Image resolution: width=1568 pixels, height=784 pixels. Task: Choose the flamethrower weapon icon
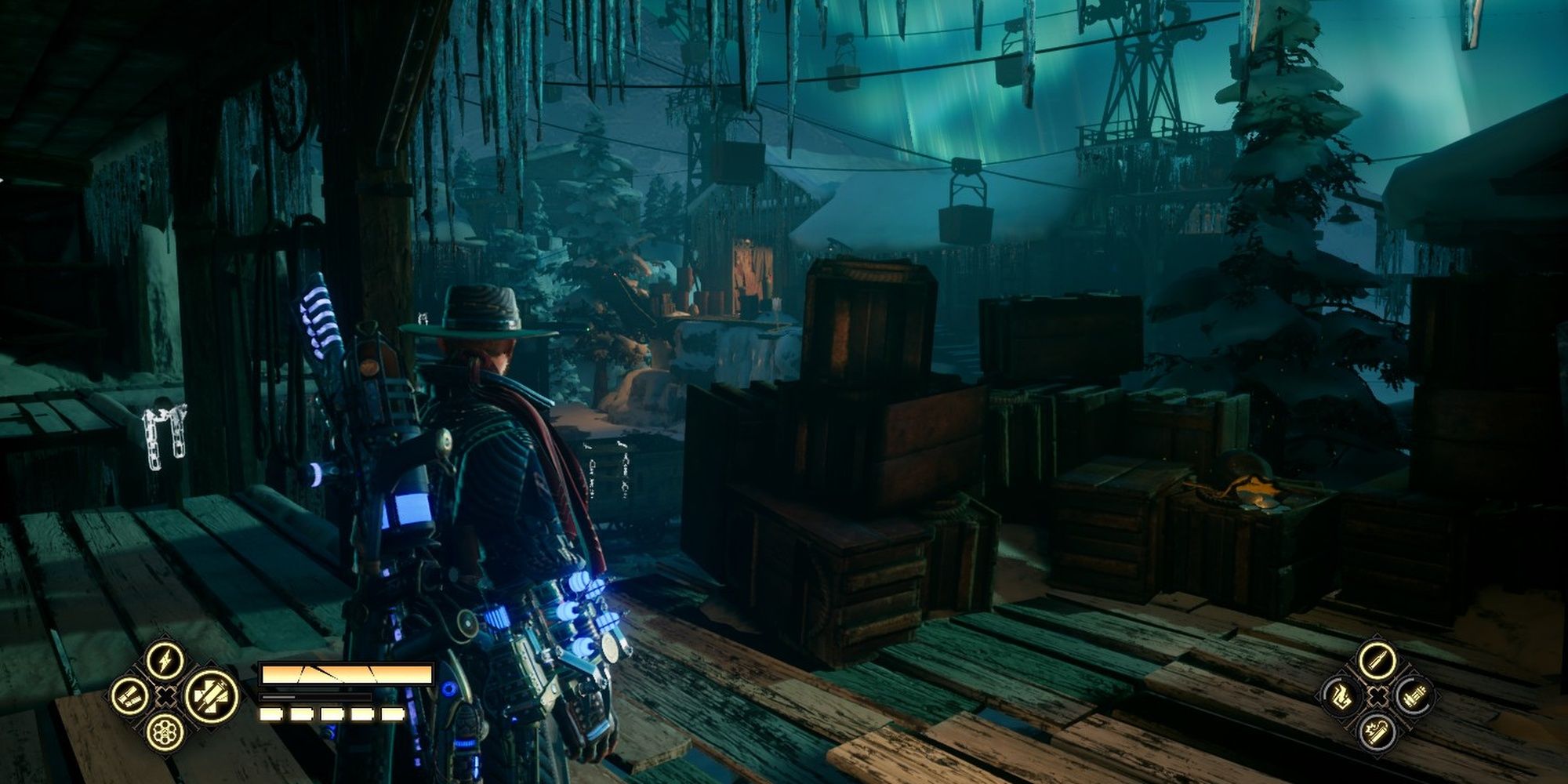tap(1341, 695)
